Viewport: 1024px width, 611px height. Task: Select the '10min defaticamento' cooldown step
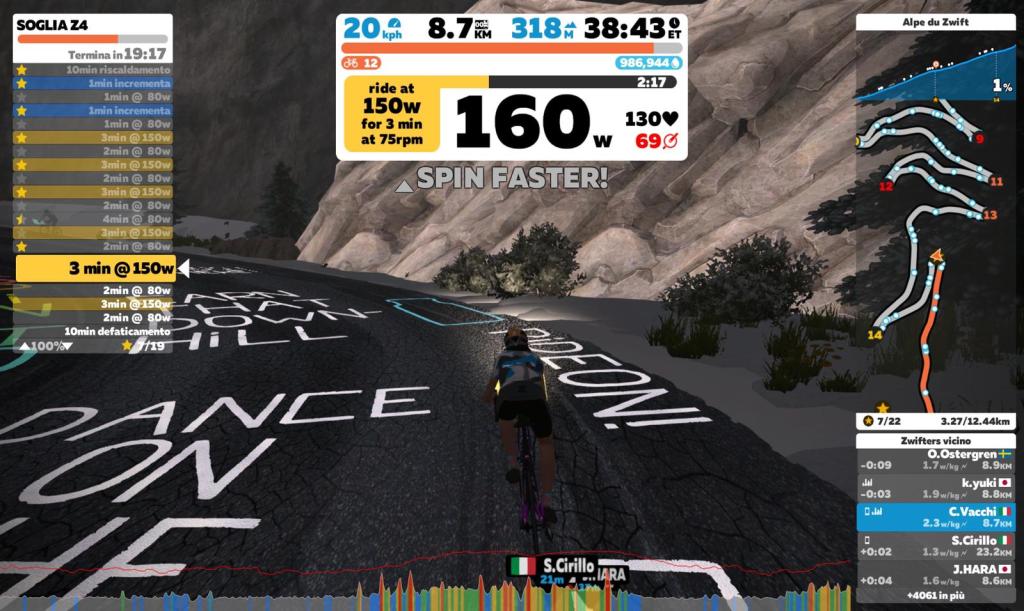(95, 331)
